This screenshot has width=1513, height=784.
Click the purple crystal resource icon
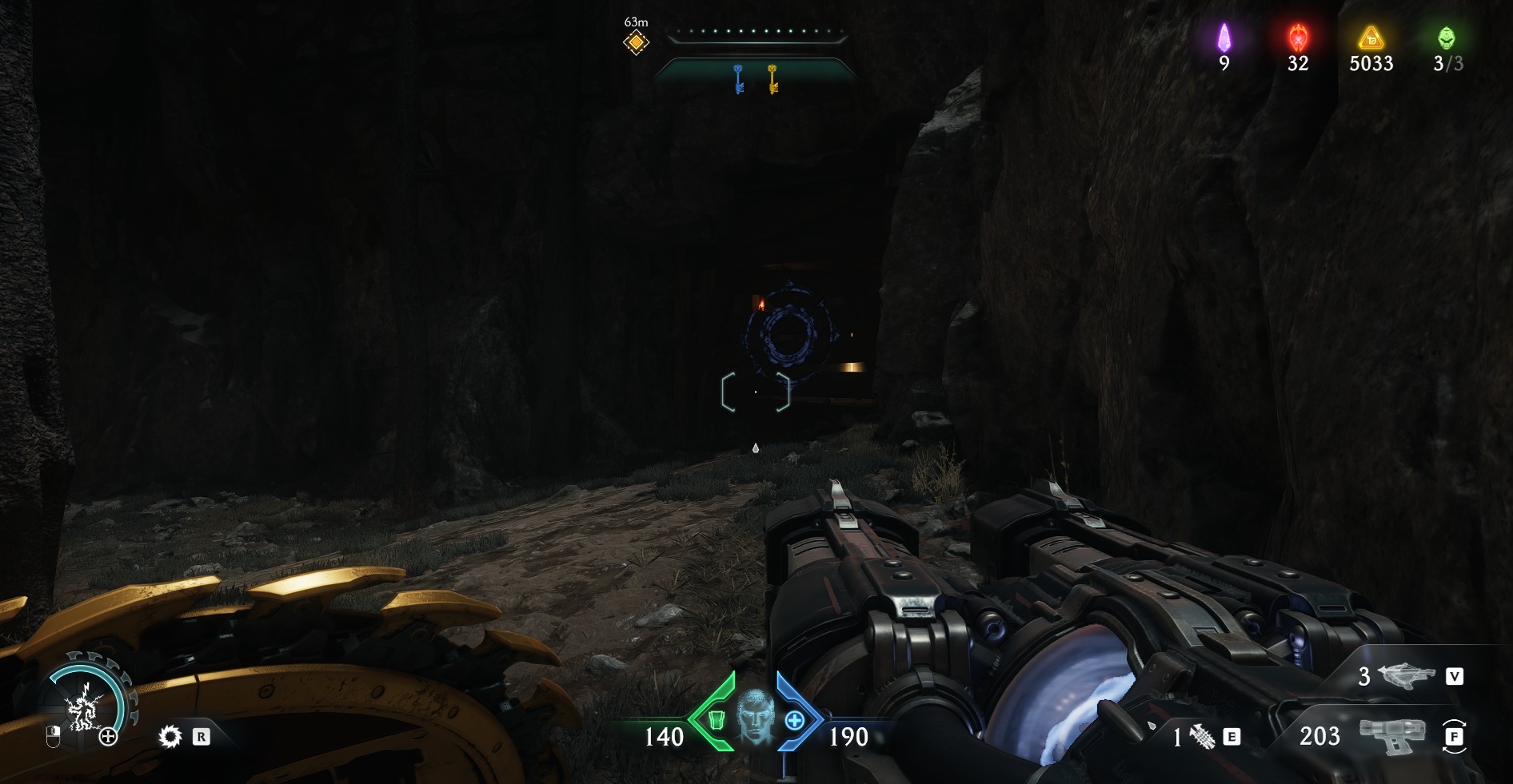pyautogui.click(x=1224, y=38)
